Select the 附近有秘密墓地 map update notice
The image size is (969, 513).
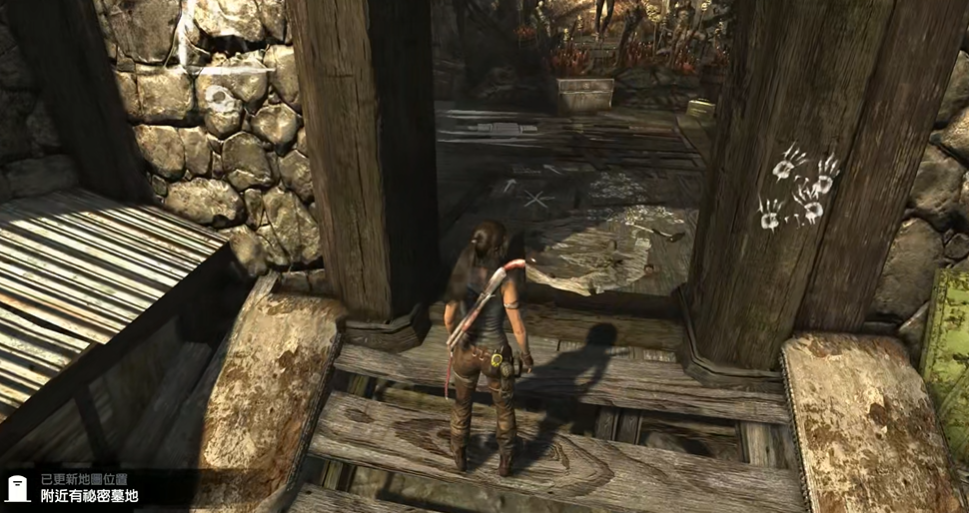[x=89, y=496]
